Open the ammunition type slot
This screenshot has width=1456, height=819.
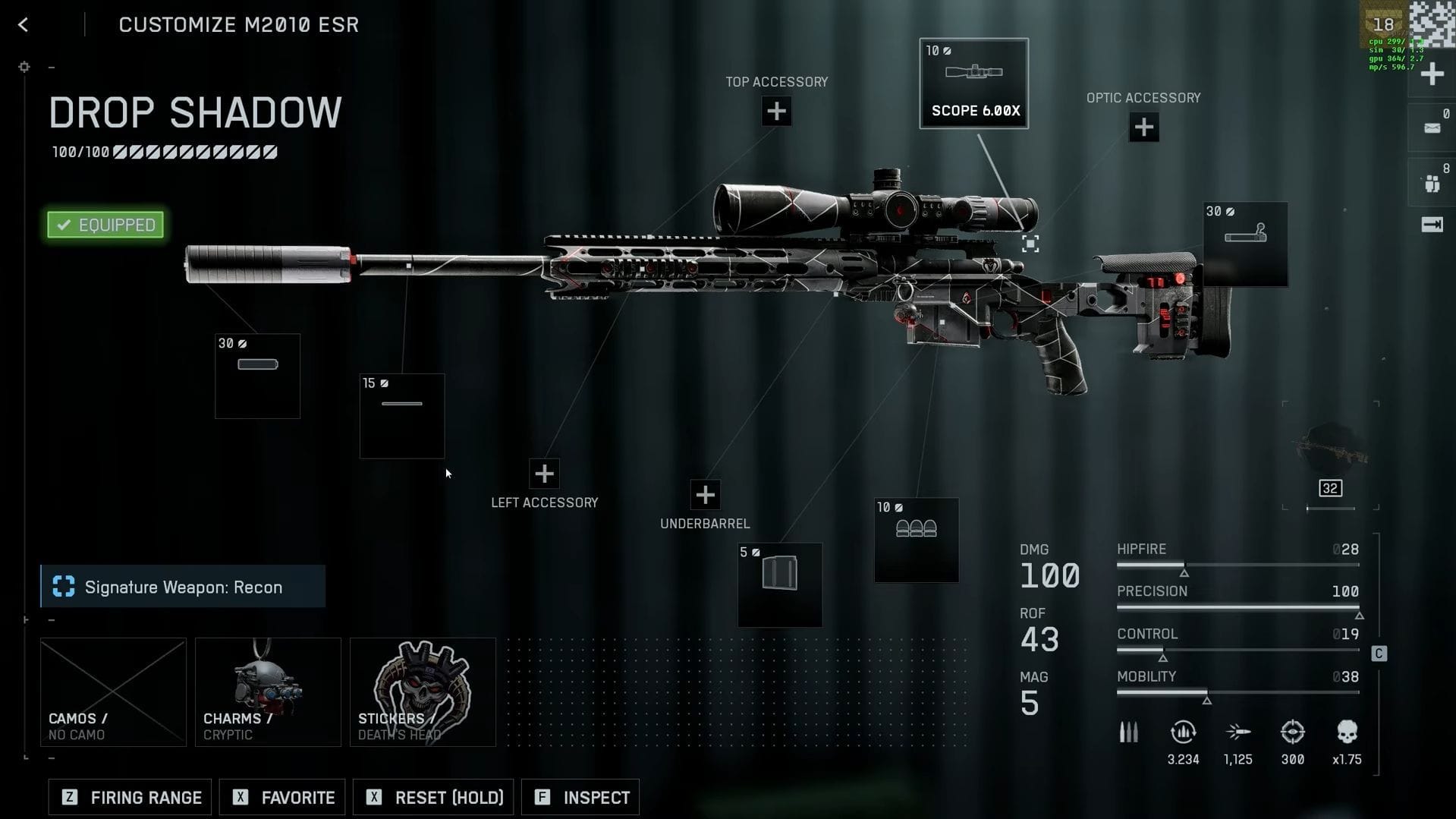pos(916,540)
